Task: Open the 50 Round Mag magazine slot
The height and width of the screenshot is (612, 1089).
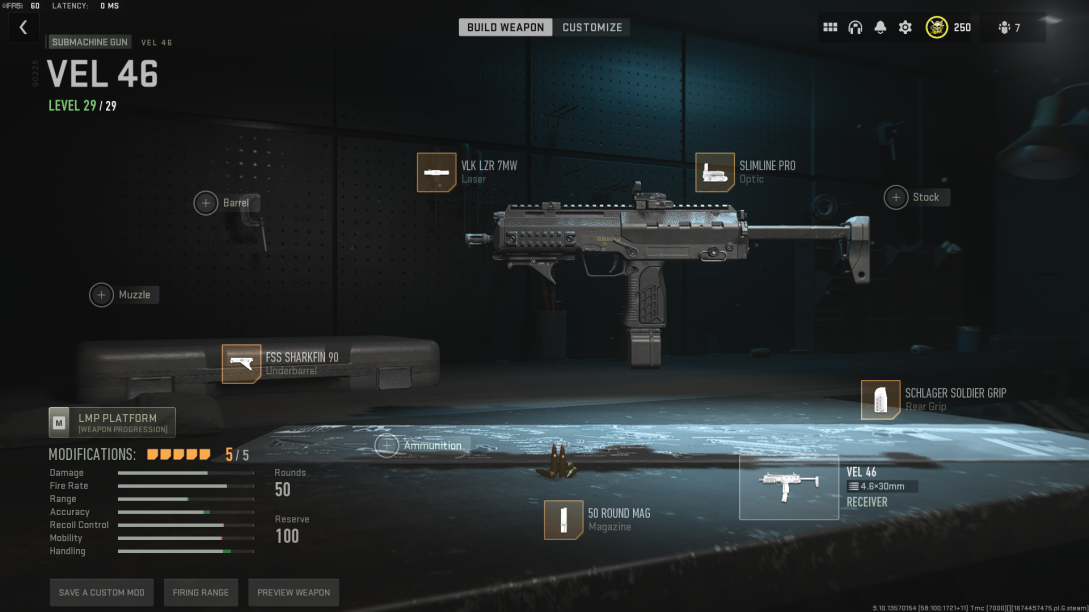Action: click(564, 520)
